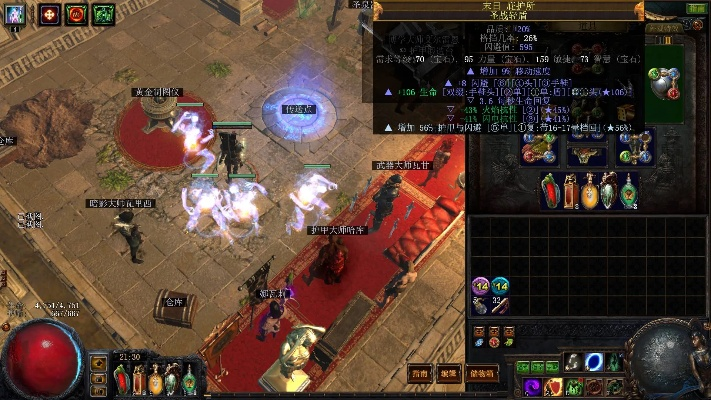Activate the purple swirl skill icon

(x=534, y=386)
